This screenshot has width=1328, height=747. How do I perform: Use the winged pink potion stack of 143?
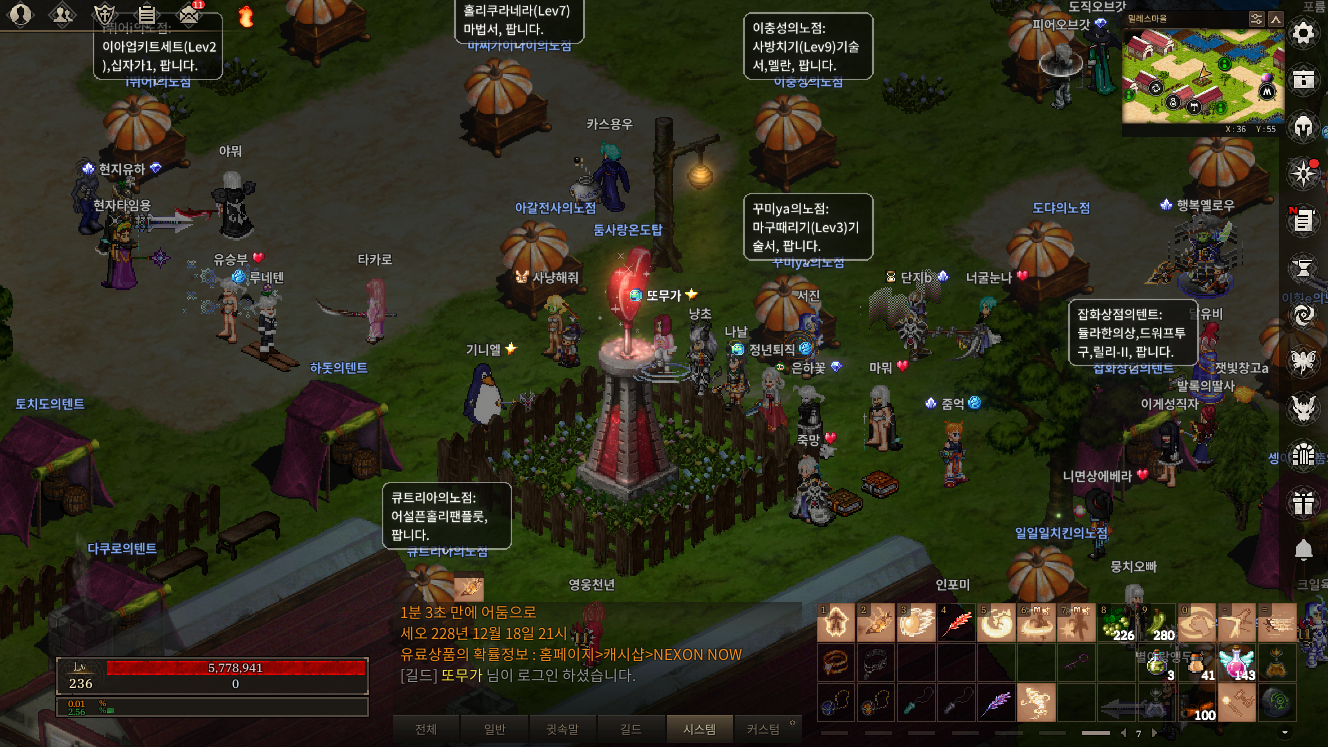click(x=1238, y=662)
